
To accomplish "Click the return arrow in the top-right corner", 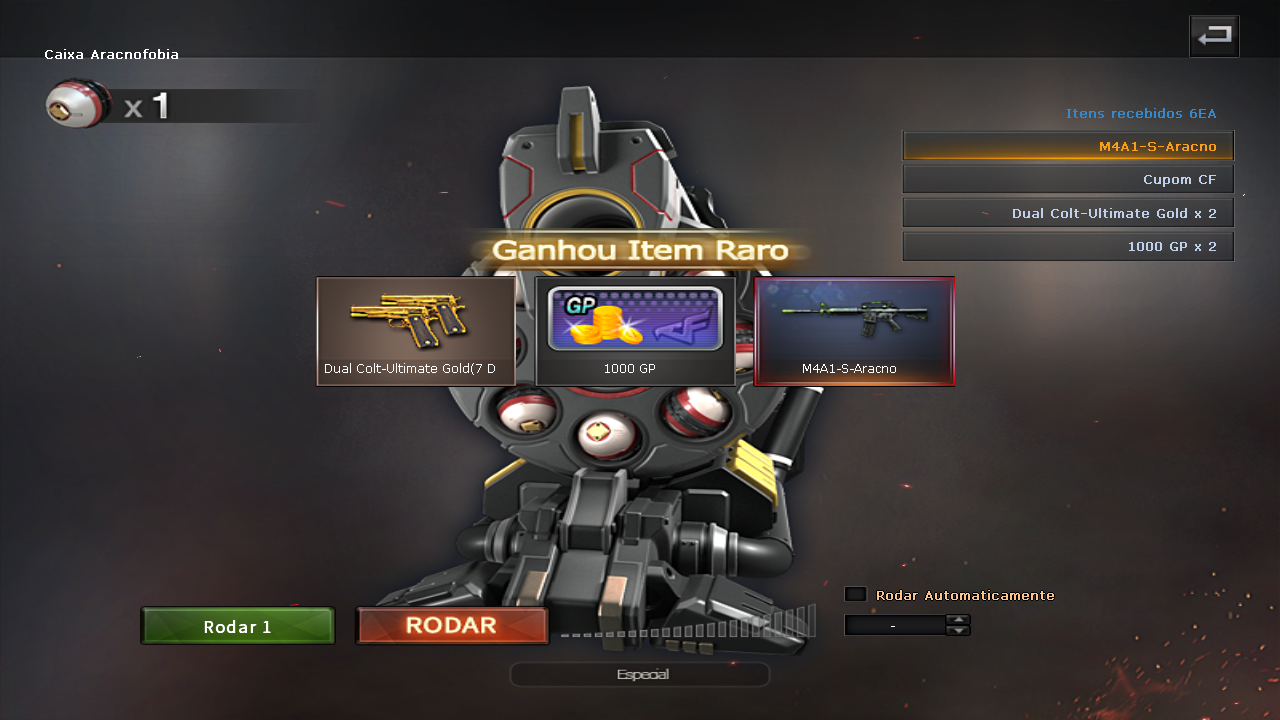I will [x=1214, y=35].
